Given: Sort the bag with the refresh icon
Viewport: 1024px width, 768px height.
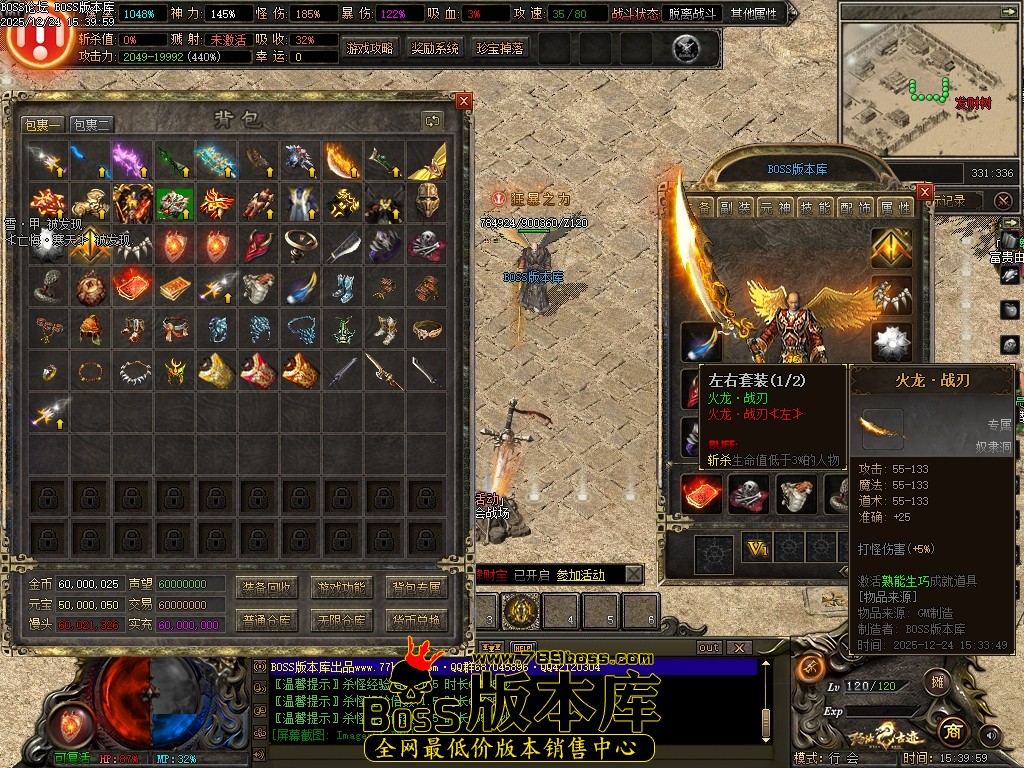Looking at the screenshot, I should [x=432, y=120].
